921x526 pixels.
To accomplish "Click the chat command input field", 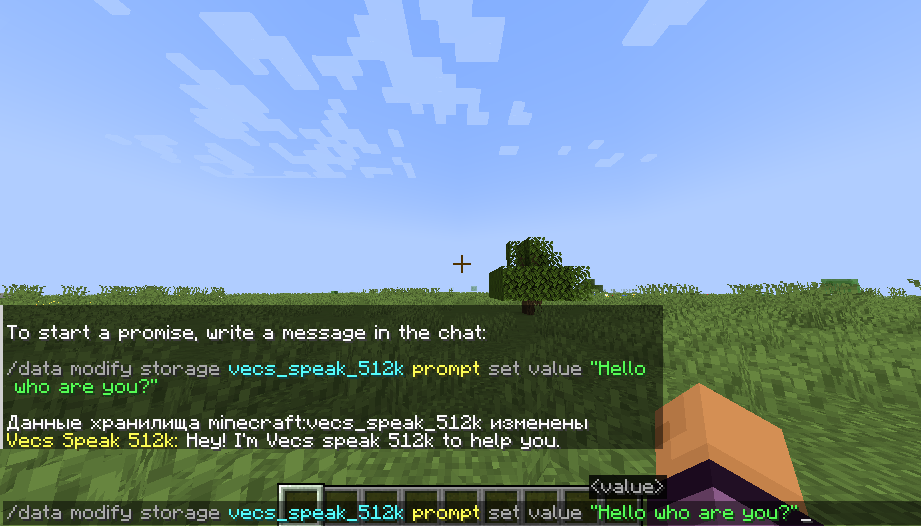I will point(460,513).
